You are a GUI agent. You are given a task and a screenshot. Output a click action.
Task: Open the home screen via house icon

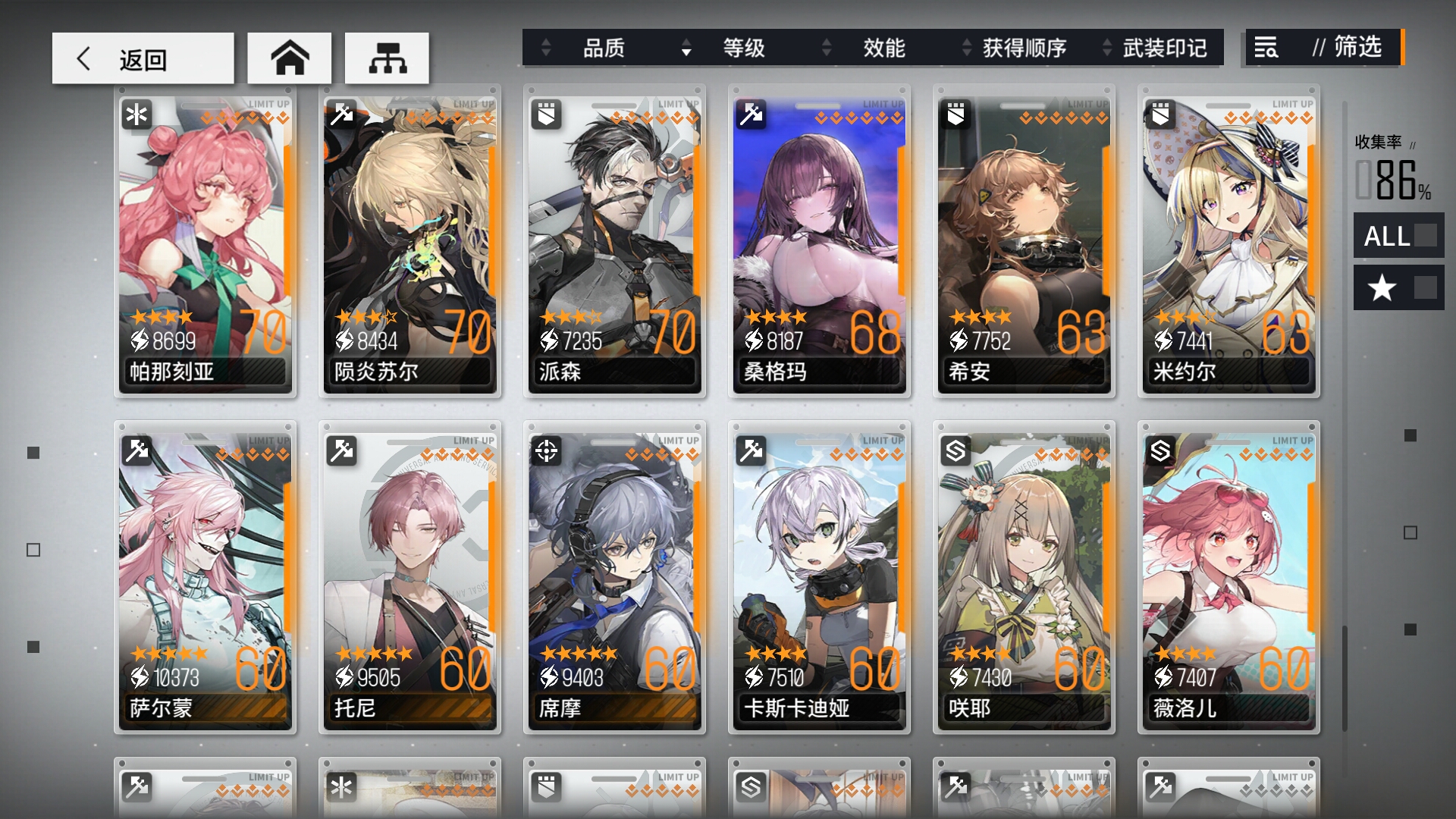coord(290,58)
